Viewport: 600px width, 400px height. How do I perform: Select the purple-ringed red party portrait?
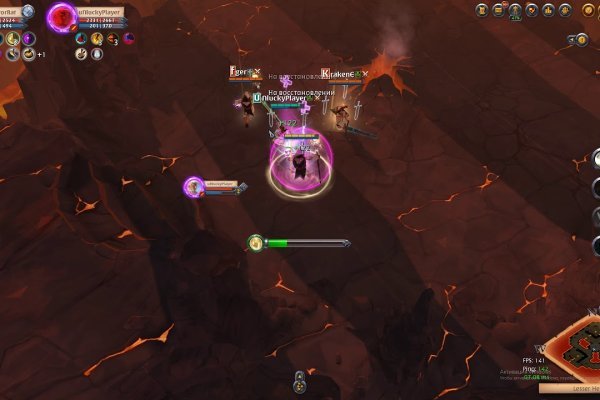point(63,17)
